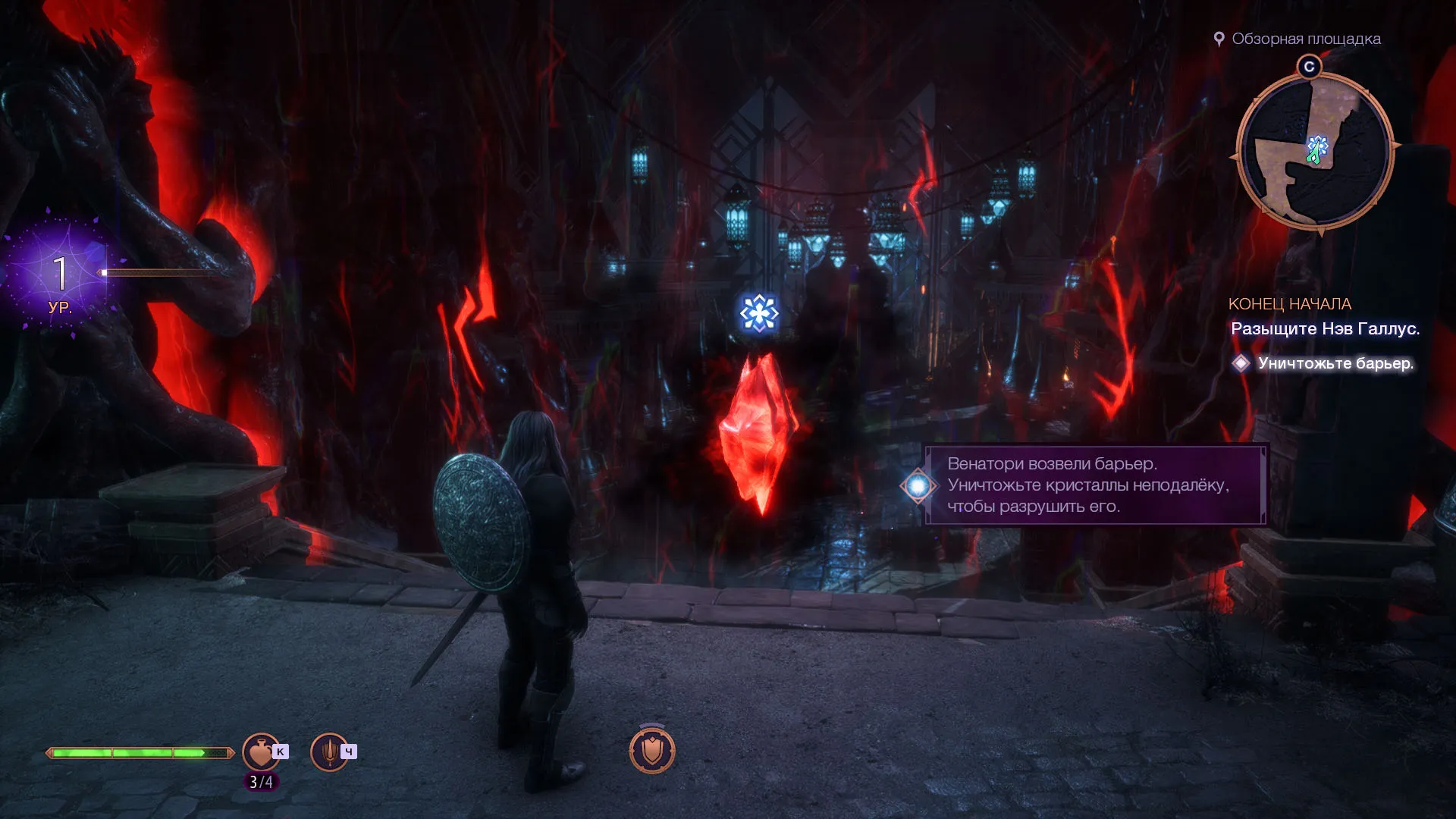Screen dimensions: 1456x819
Task: Use the healing potion flask icon
Action: pos(260,752)
